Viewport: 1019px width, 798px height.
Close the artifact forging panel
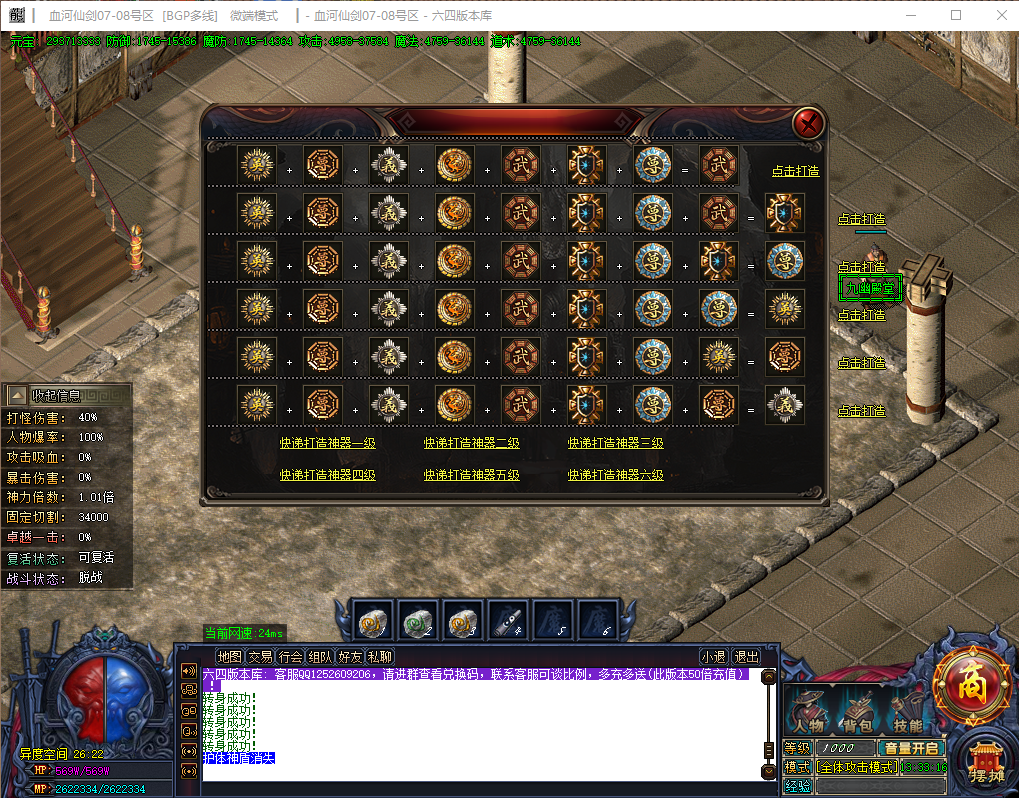[x=808, y=123]
